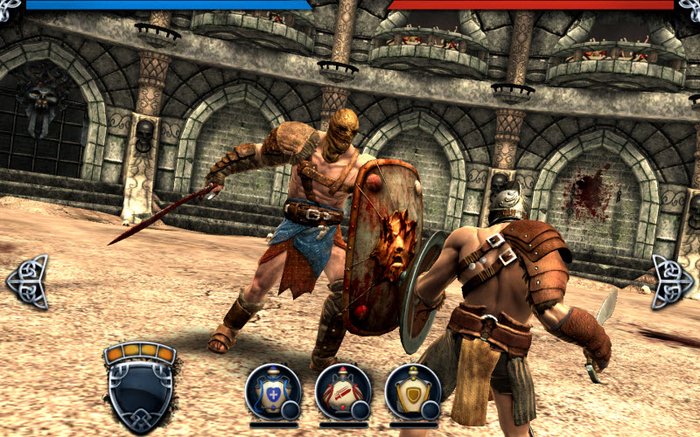The image size is (700, 437).
Task: Use the red sword attack potion
Action: coord(342,391)
